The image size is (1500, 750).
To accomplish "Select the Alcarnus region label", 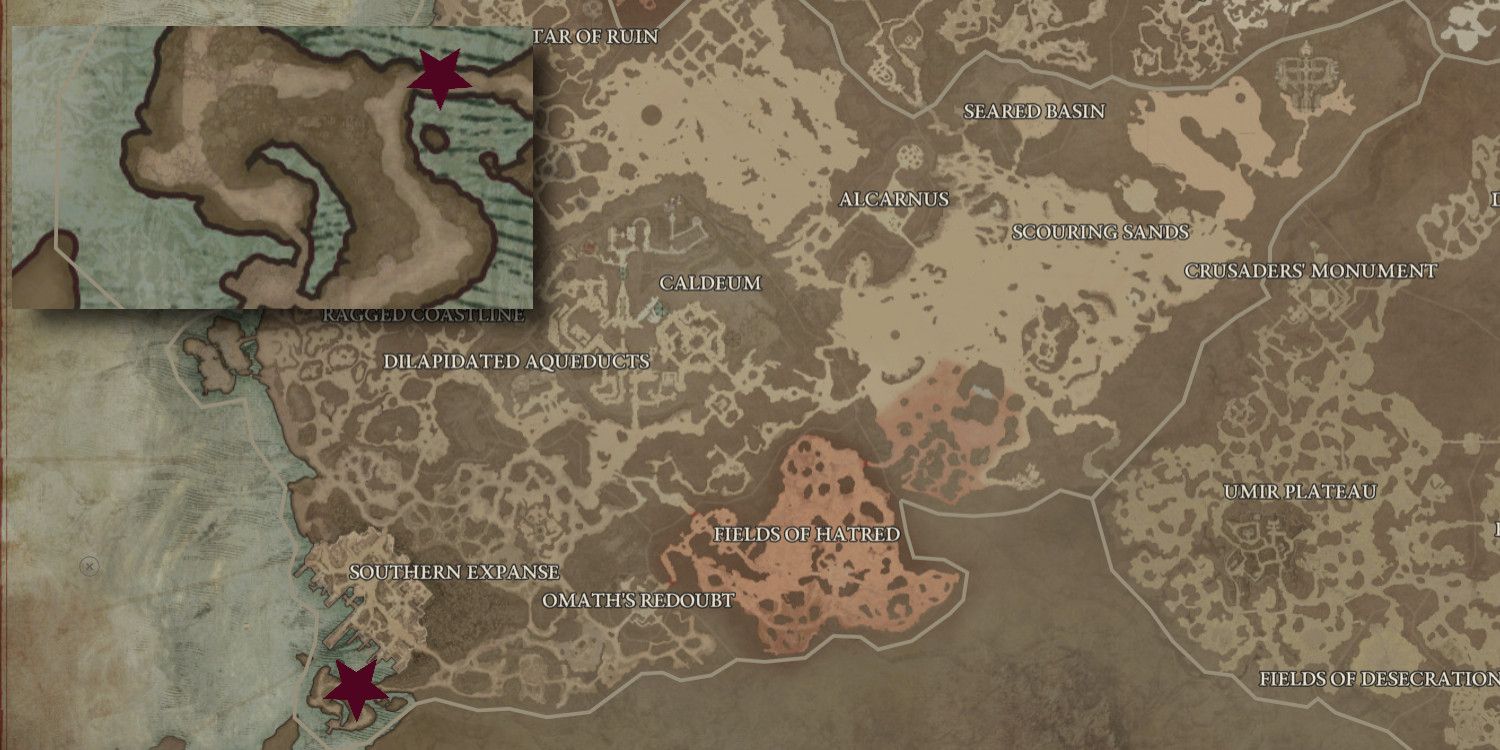I will coord(893,199).
